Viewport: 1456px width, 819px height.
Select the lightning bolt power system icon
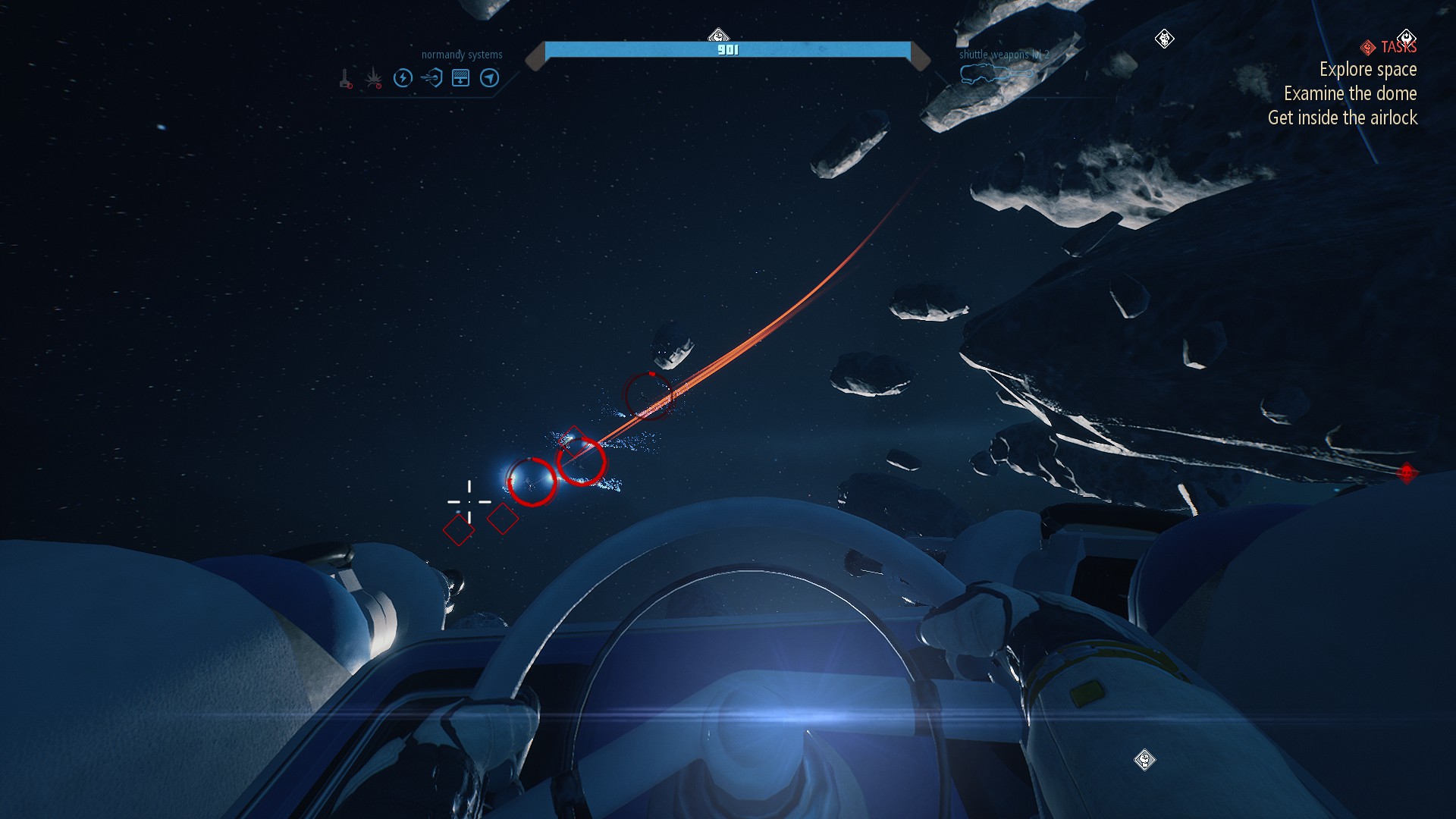[403, 78]
